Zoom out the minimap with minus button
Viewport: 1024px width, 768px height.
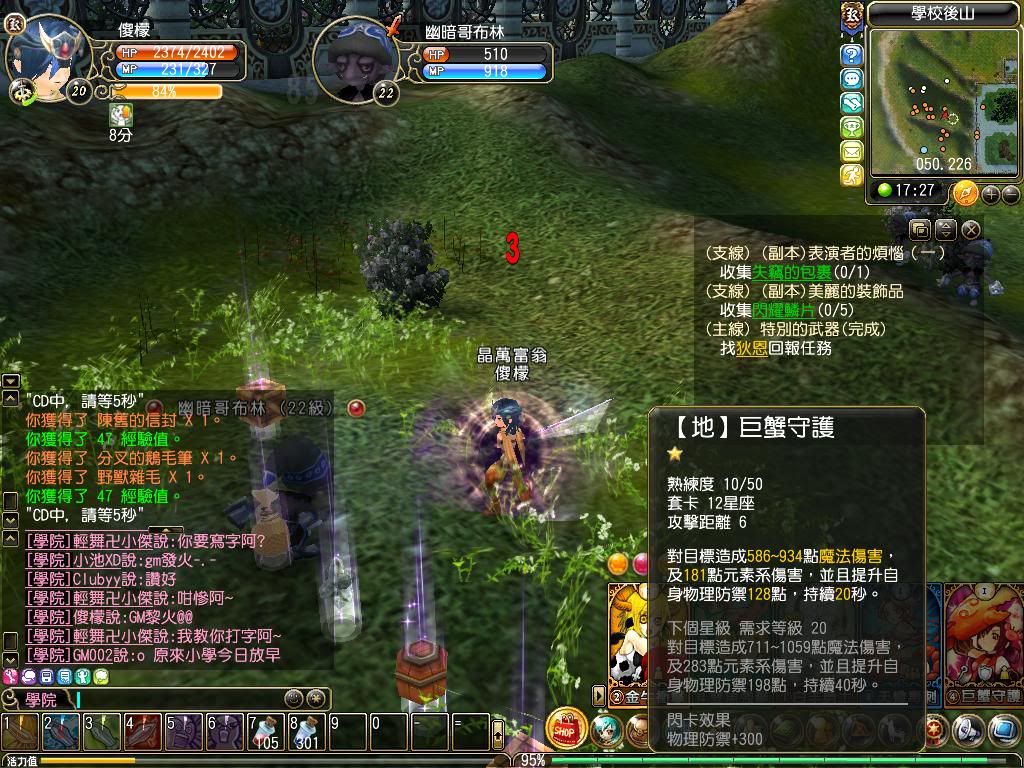[1010, 194]
